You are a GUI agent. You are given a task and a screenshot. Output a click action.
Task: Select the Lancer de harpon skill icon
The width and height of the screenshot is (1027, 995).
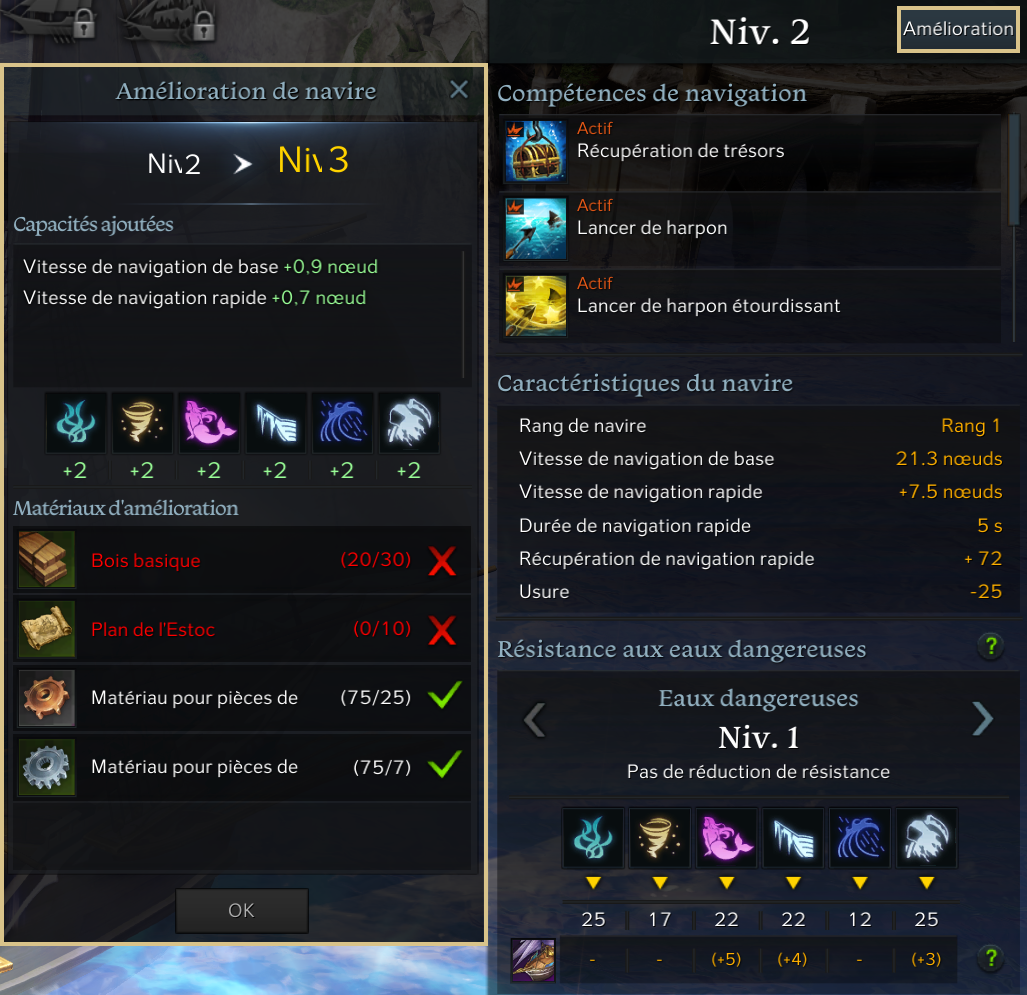pos(535,228)
